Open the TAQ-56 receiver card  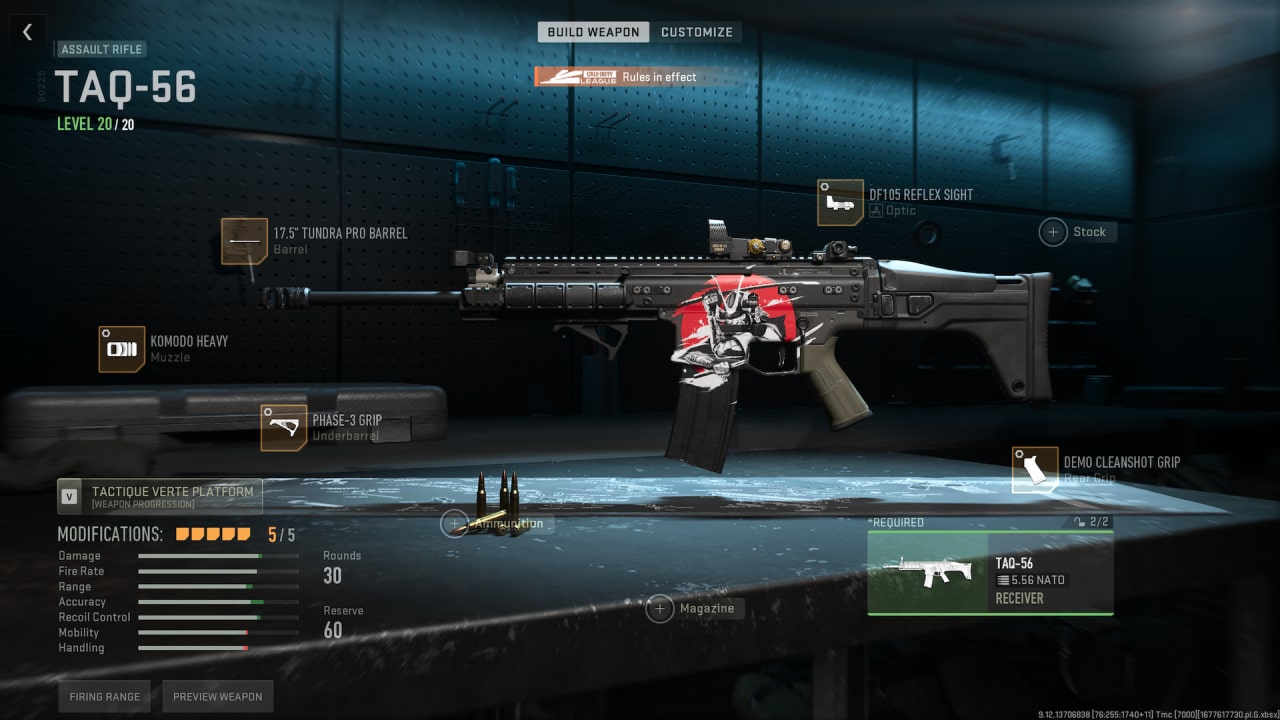(x=990, y=573)
